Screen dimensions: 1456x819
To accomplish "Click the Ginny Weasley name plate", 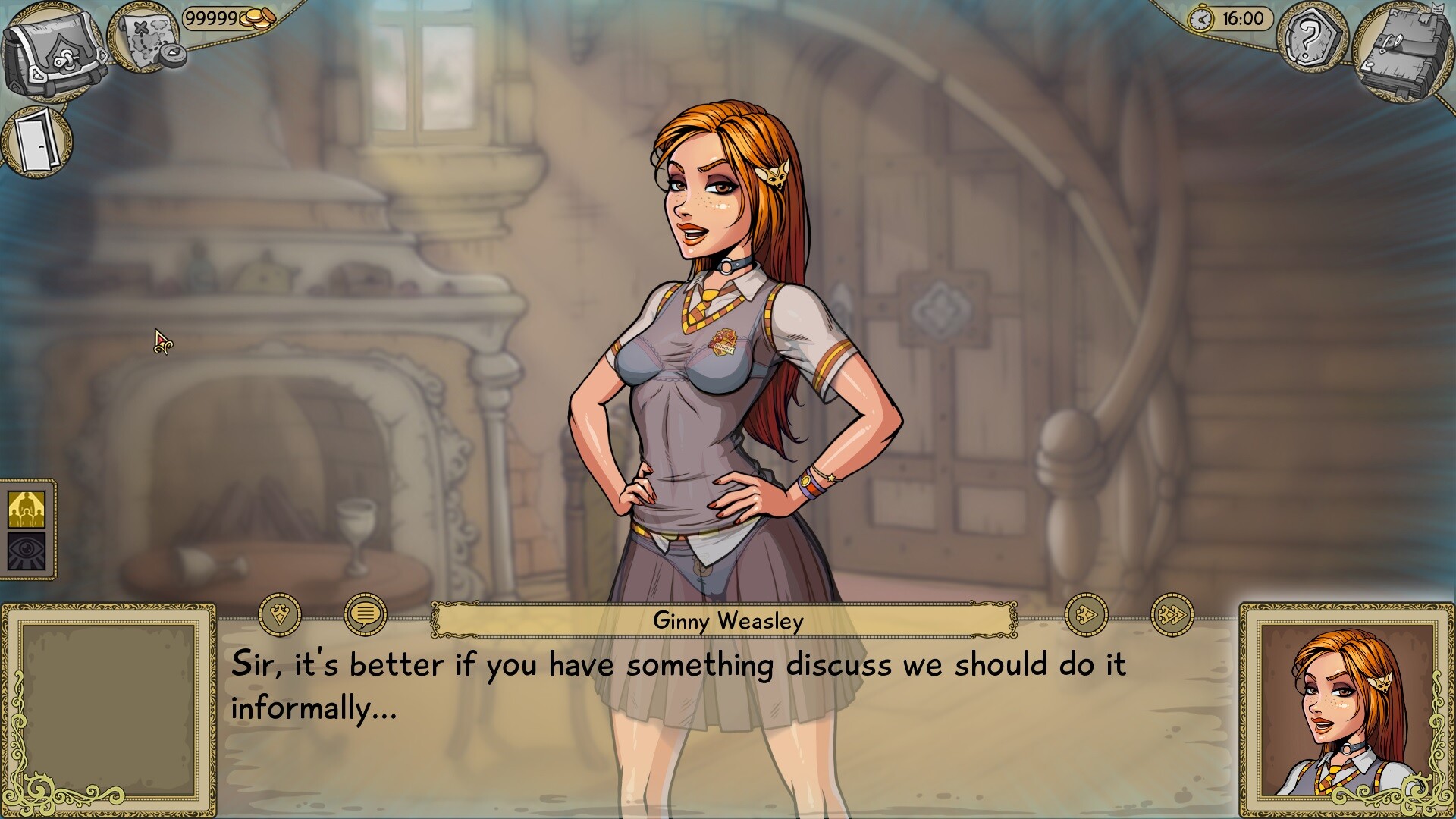I will 726,622.
